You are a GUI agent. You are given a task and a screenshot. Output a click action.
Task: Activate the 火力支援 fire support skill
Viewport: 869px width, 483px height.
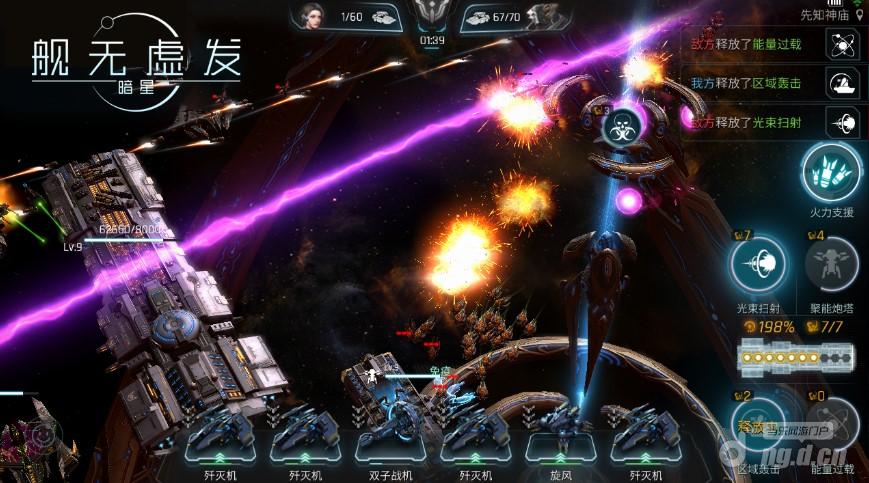[831, 173]
